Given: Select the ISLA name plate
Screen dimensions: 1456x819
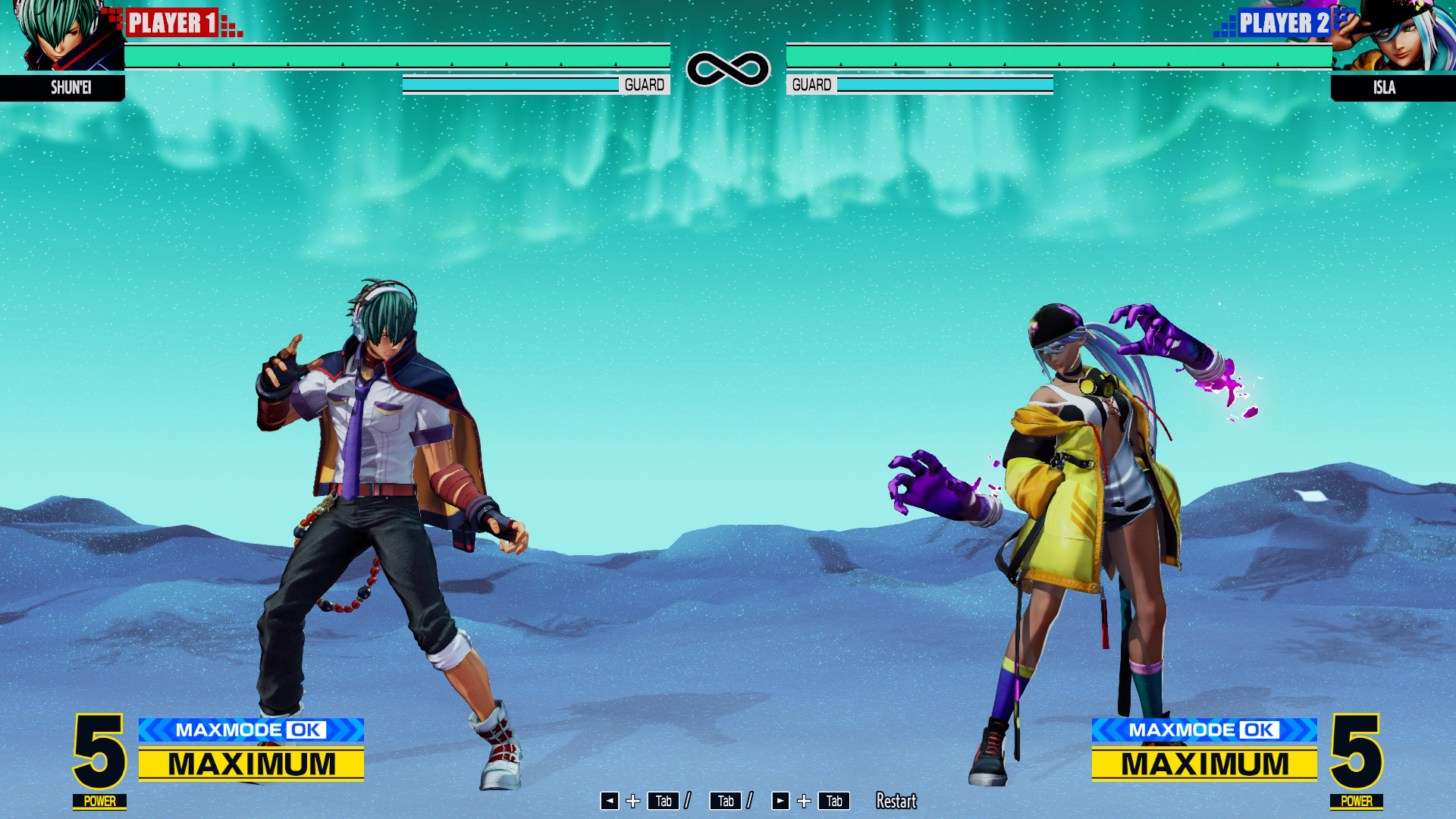Looking at the screenshot, I should coord(1385,88).
